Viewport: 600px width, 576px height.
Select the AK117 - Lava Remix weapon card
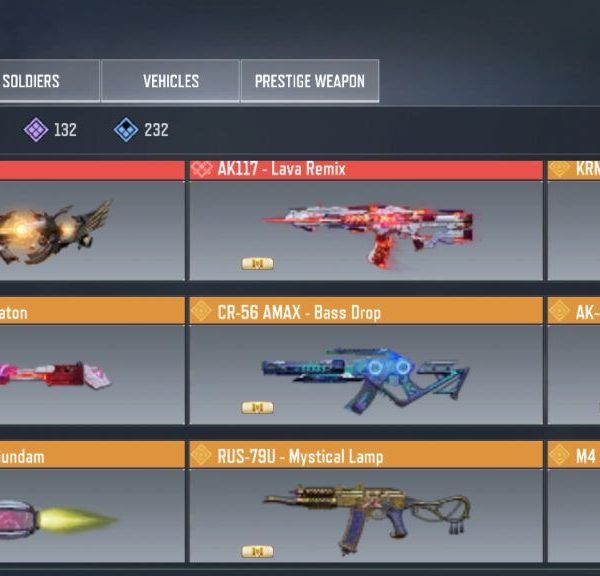(x=366, y=229)
